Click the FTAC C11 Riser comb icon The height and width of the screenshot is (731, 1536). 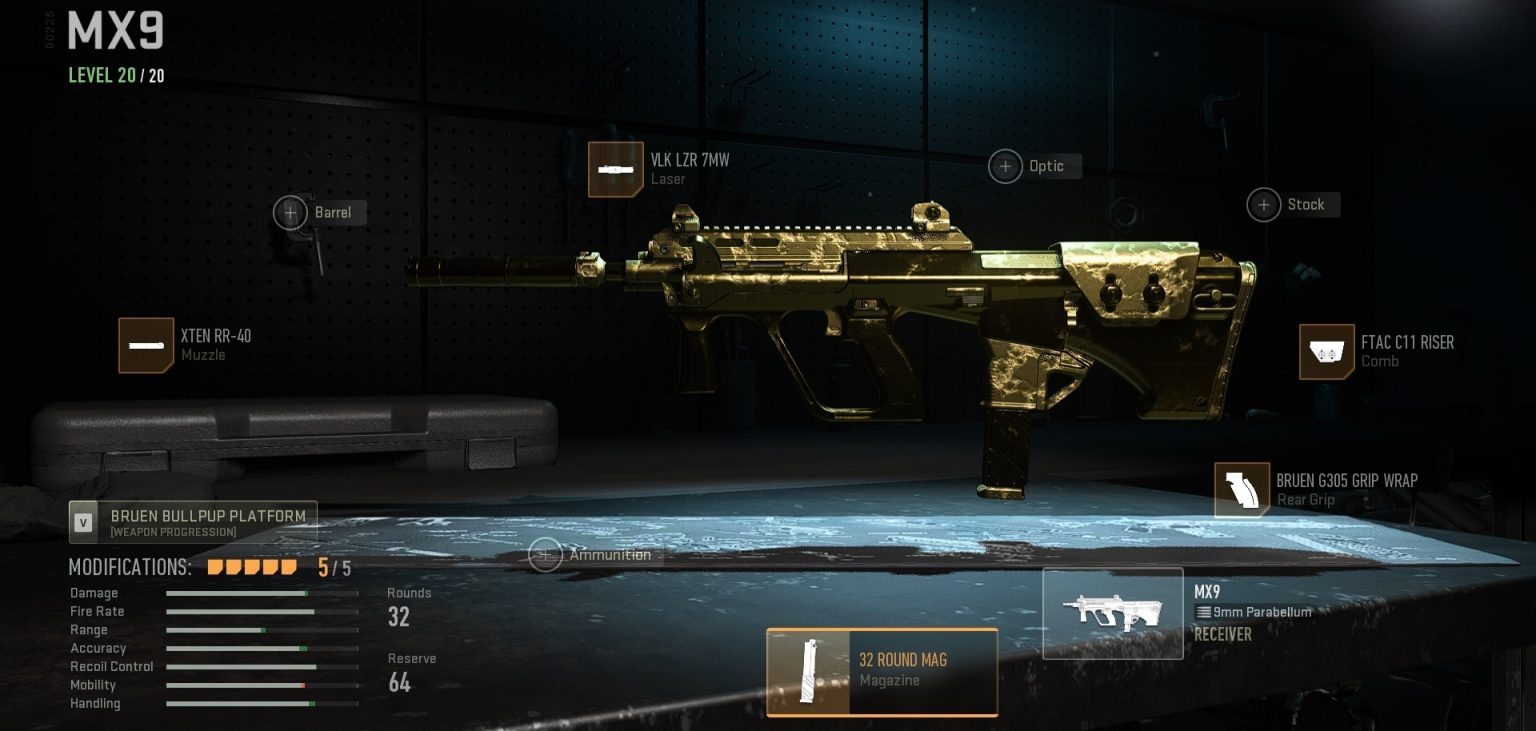tap(1326, 352)
